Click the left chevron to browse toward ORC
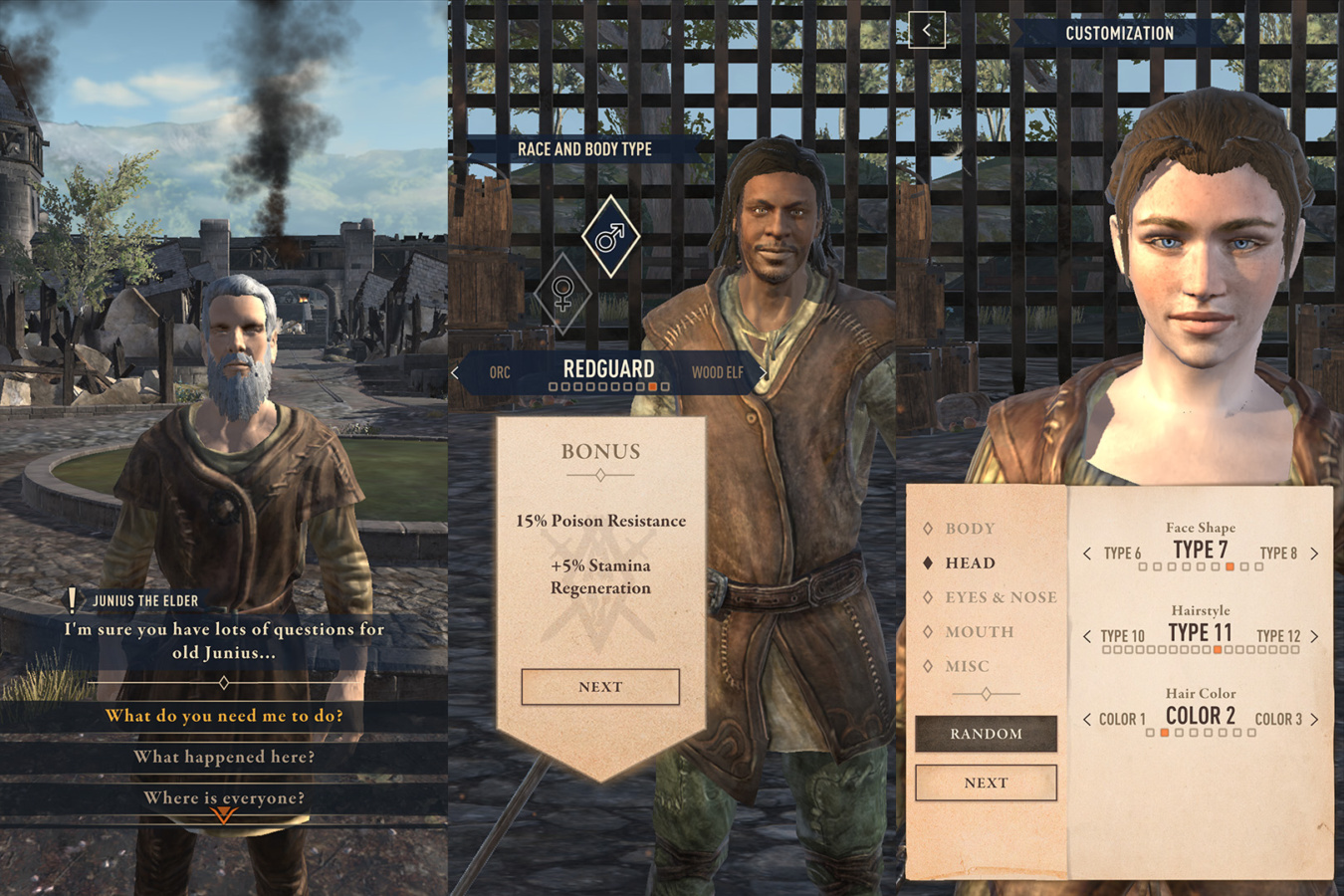This screenshot has height=896, width=1344. [455, 371]
